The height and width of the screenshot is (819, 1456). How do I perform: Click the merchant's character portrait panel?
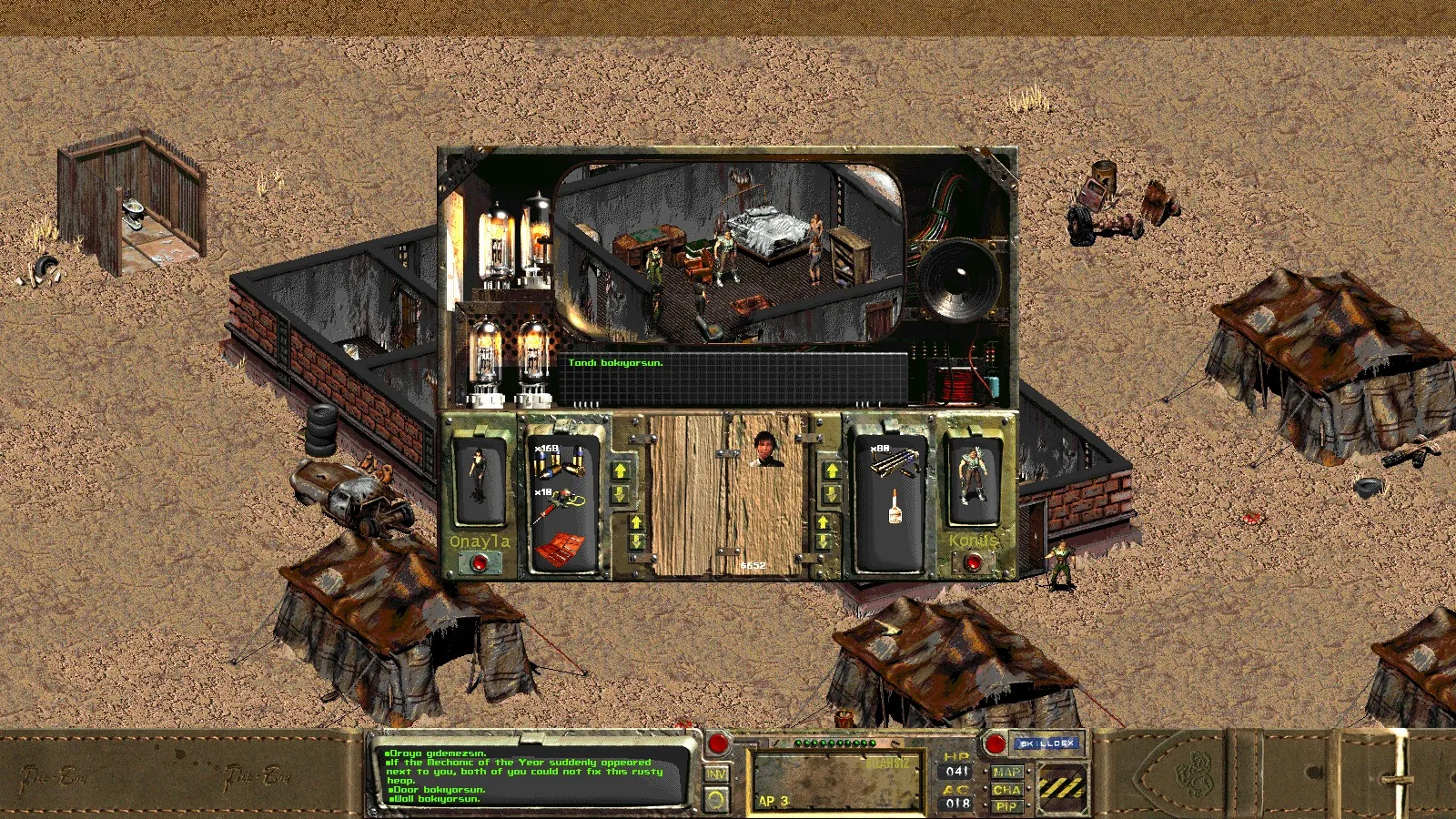point(973,476)
